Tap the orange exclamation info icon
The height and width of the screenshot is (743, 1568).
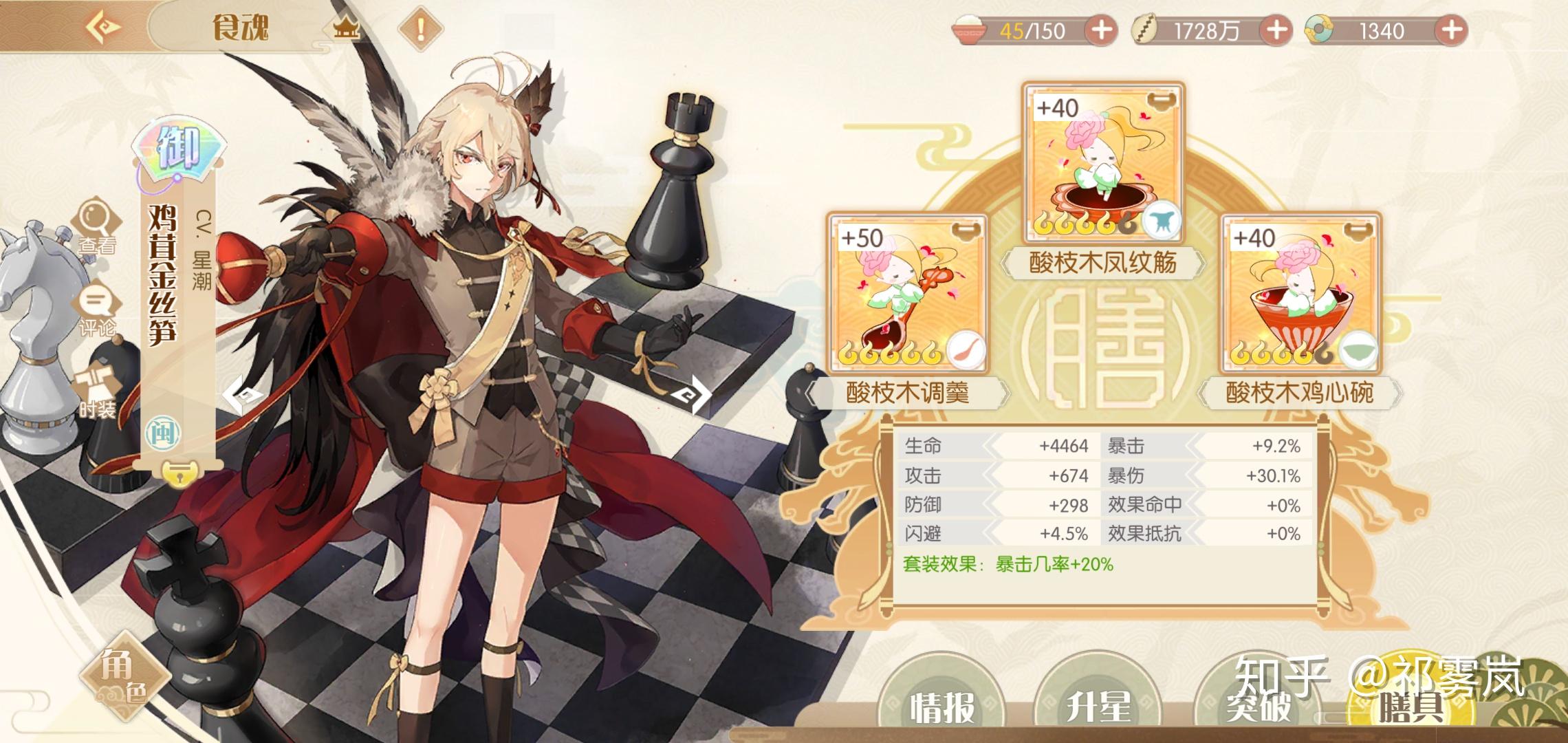click(420, 29)
